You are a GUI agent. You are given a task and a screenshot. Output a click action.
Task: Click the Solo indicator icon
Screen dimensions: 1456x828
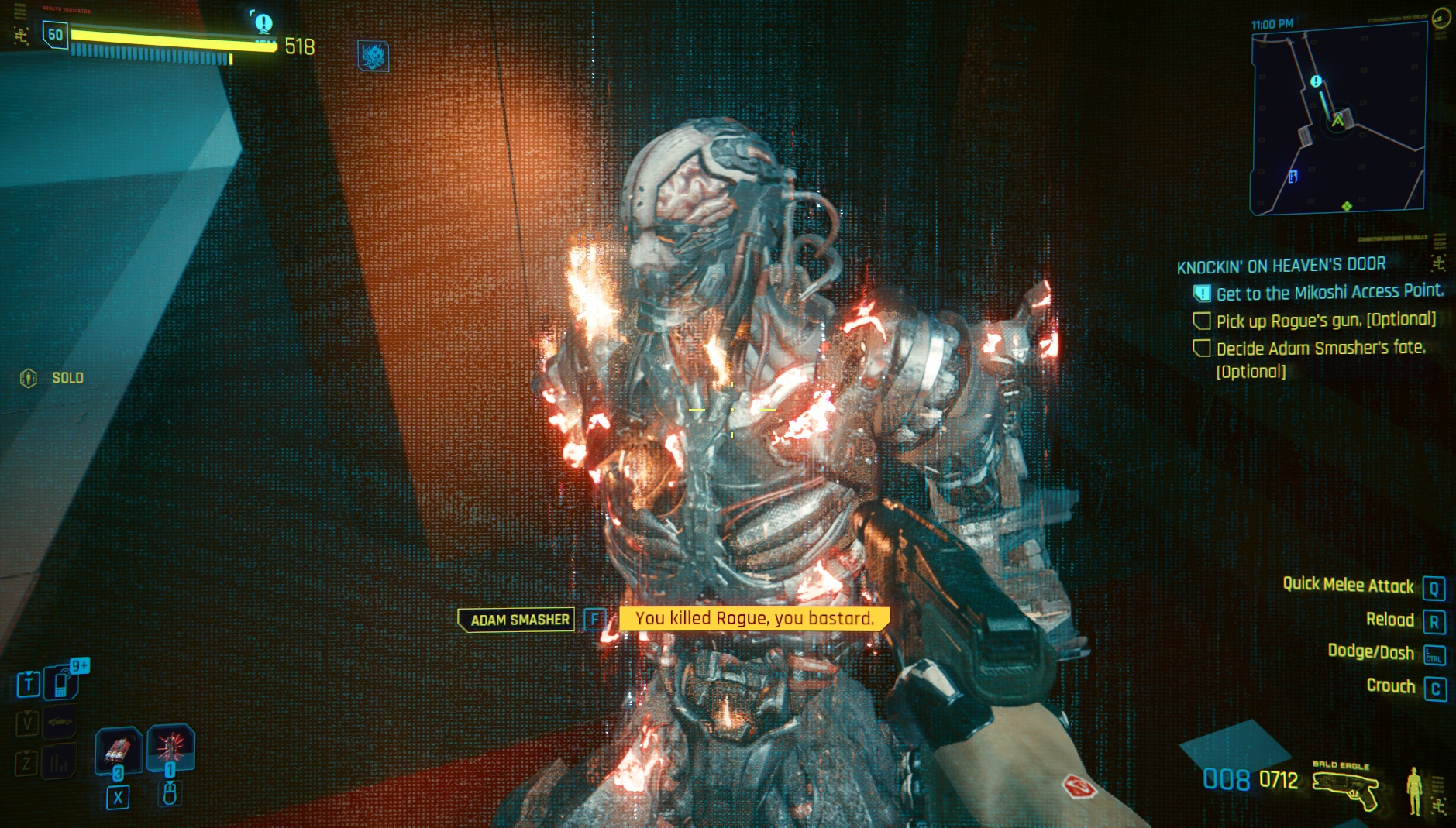click(29, 378)
